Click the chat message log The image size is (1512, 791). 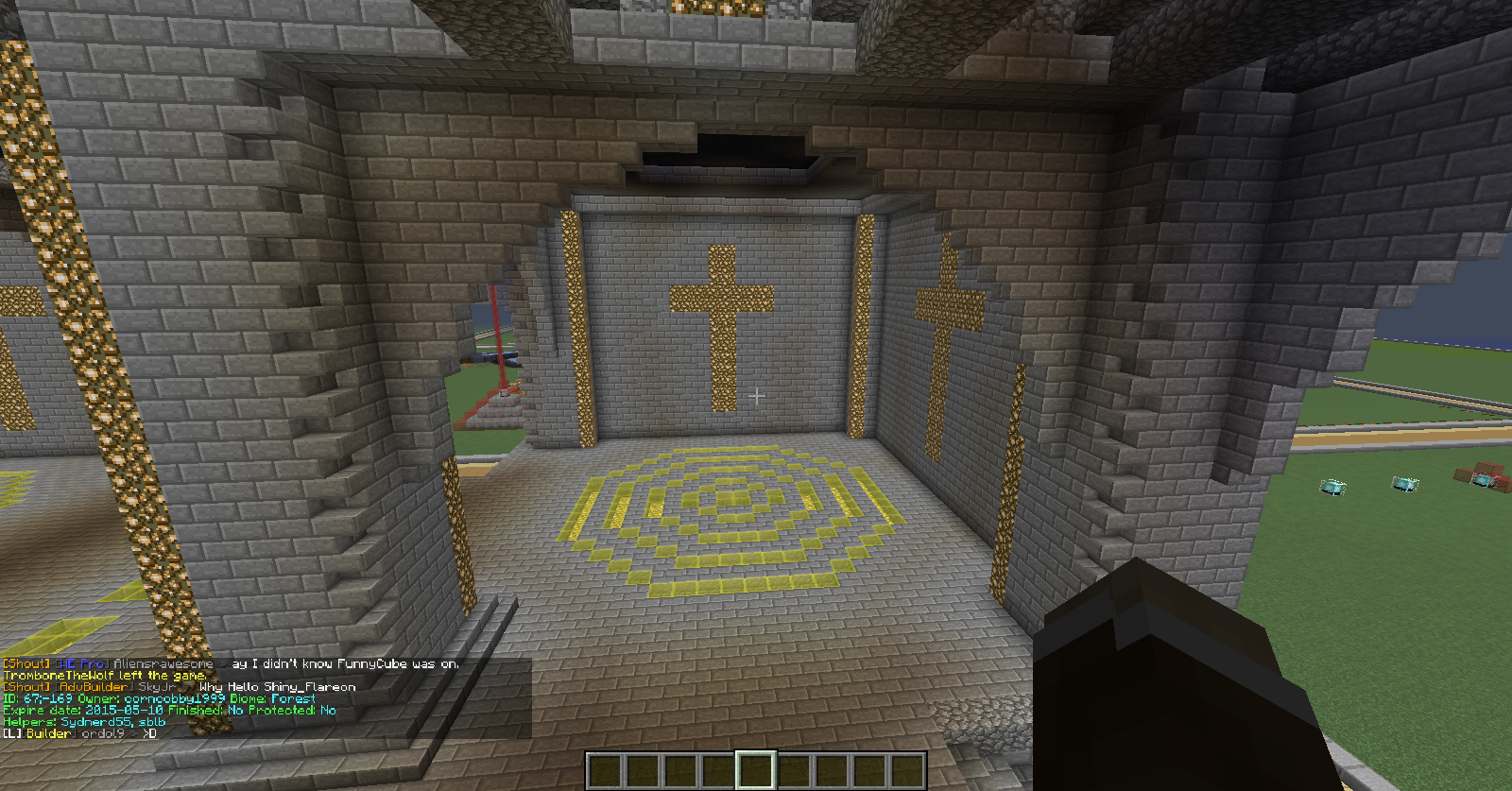[265, 698]
